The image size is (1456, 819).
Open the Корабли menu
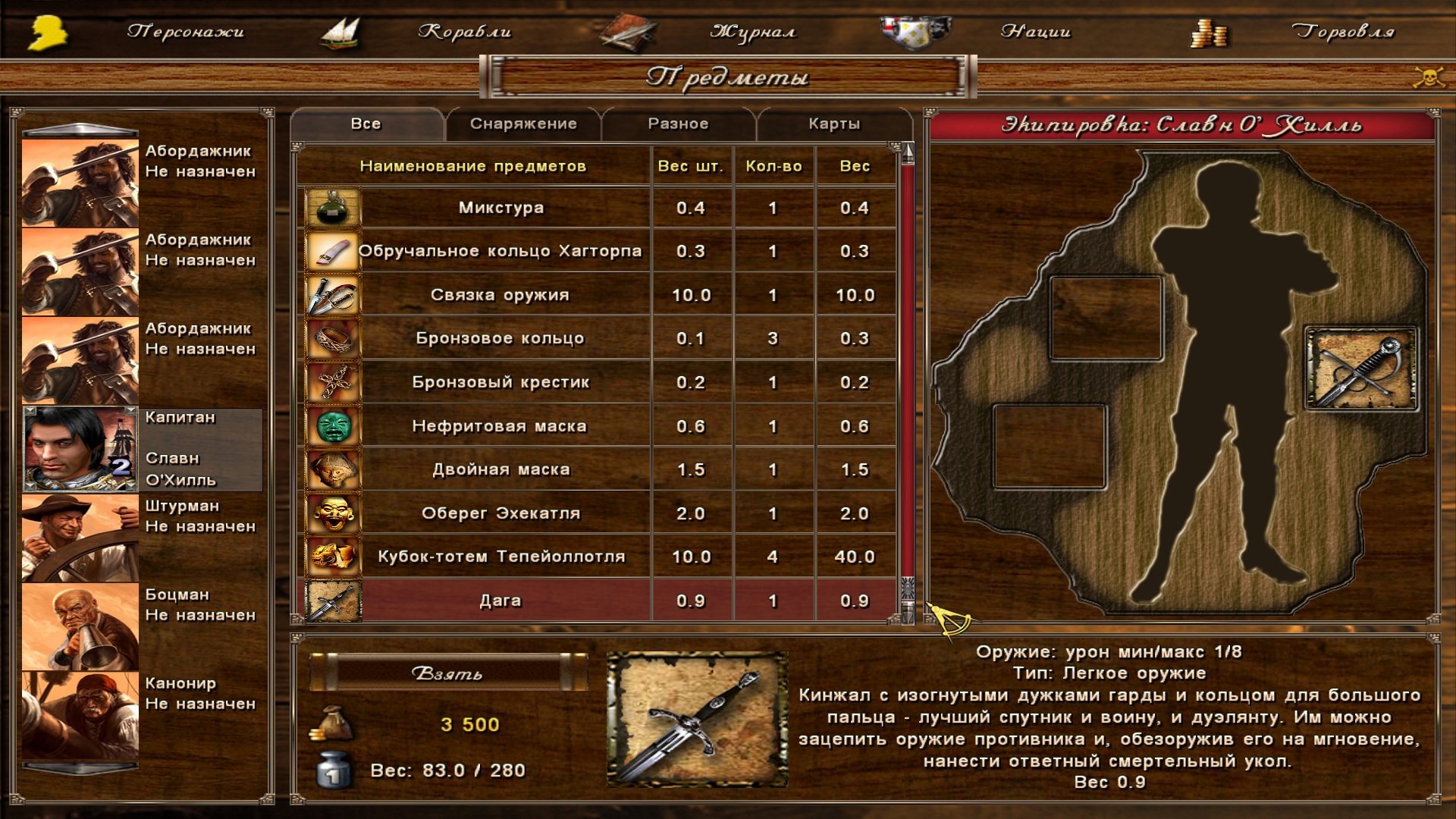464,32
